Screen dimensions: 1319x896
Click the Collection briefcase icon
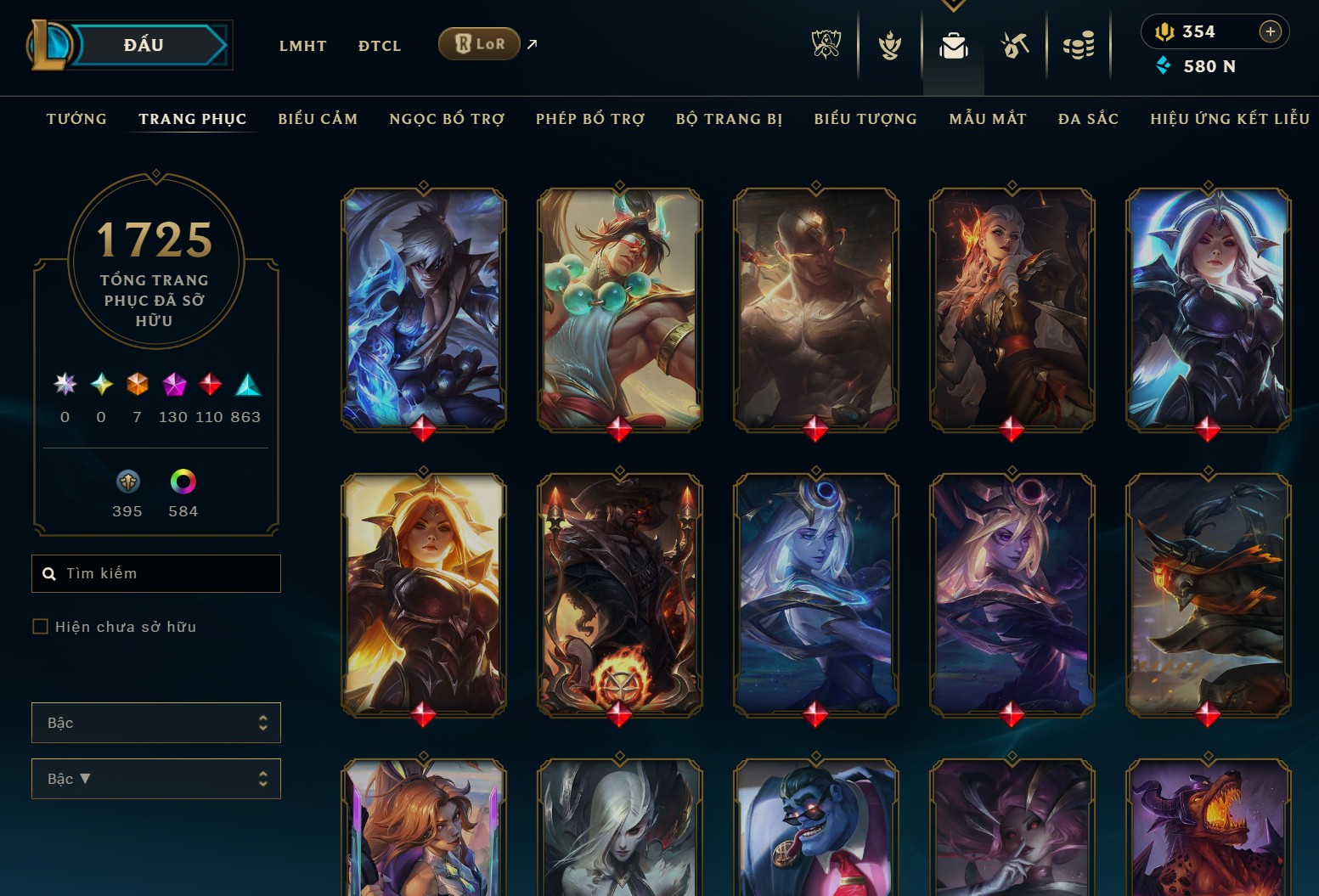point(953,47)
